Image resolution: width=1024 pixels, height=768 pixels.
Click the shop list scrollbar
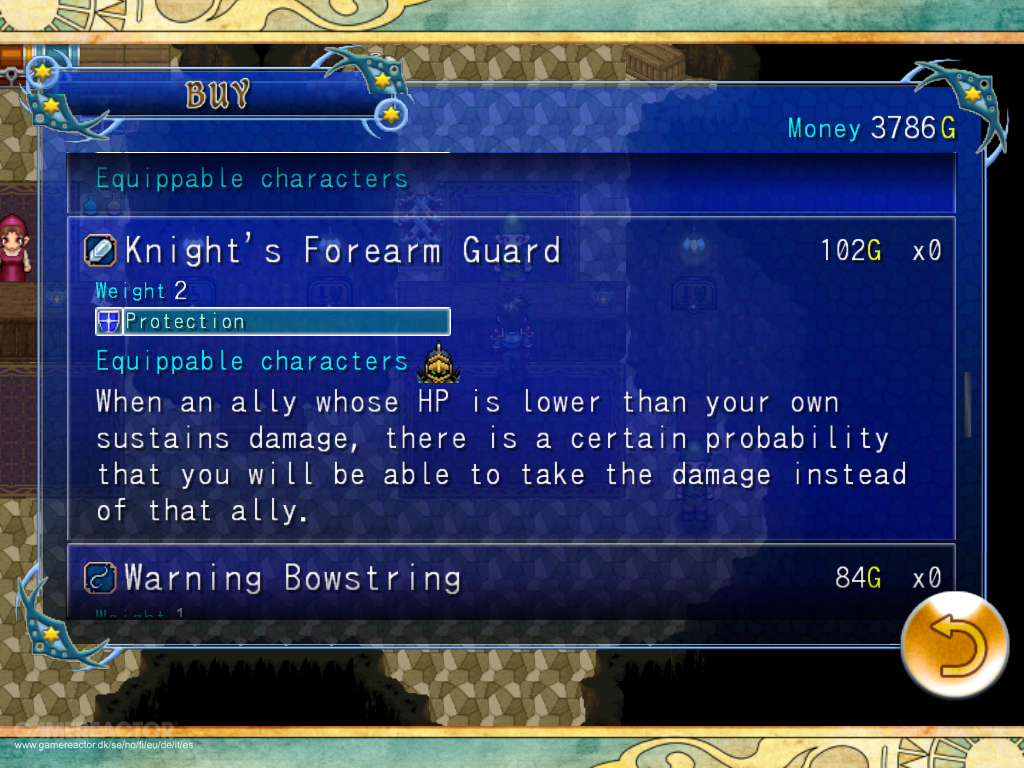click(967, 405)
